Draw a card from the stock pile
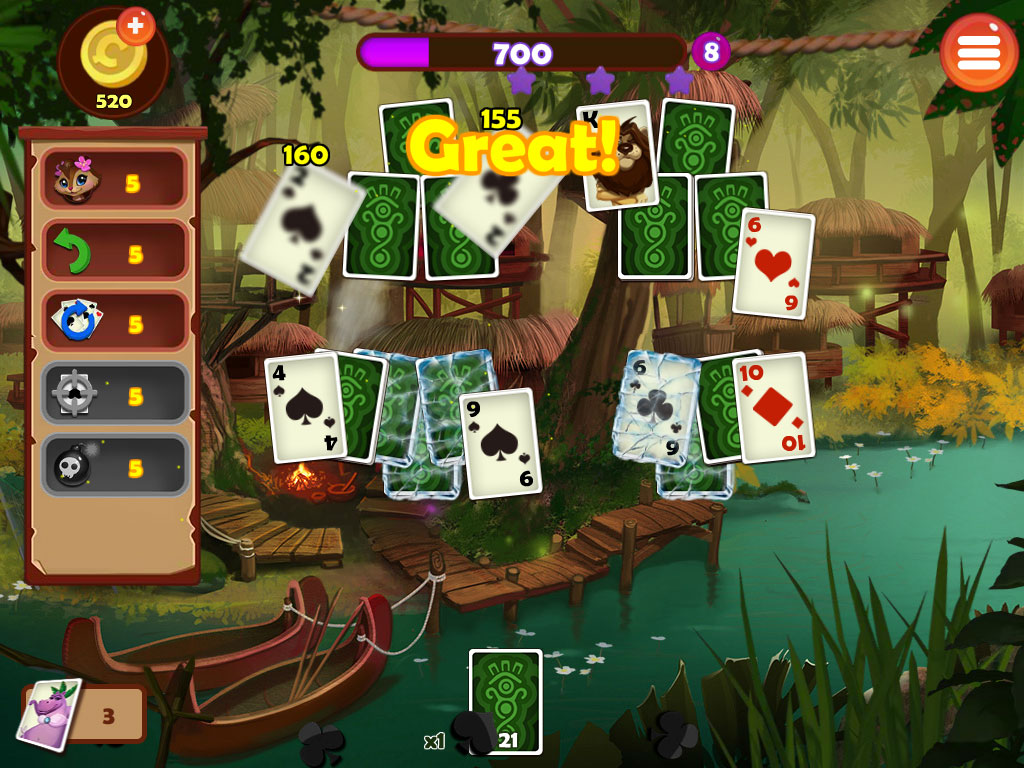This screenshot has height=768, width=1024. click(x=505, y=701)
